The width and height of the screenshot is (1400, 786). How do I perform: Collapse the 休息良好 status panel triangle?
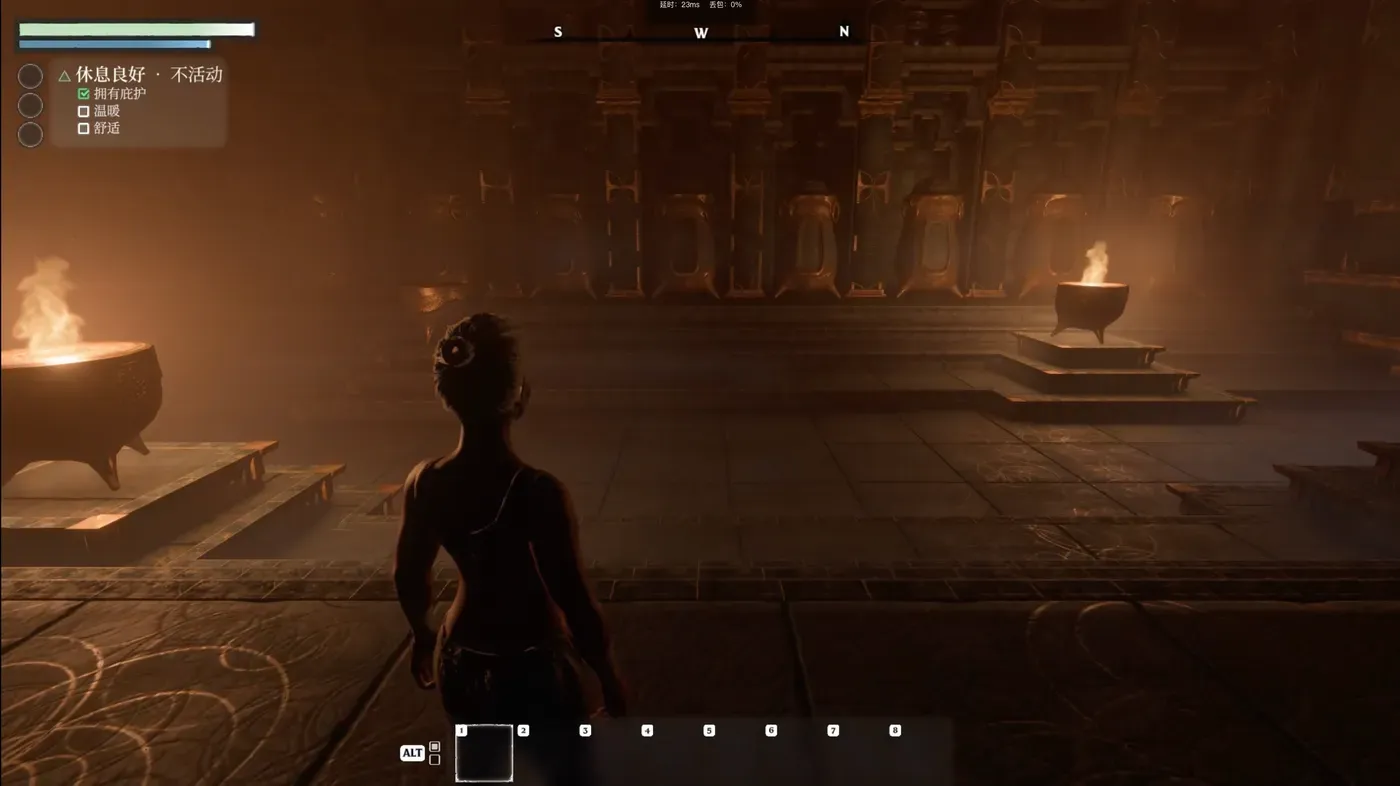pyautogui.click(x=64, y=75)
